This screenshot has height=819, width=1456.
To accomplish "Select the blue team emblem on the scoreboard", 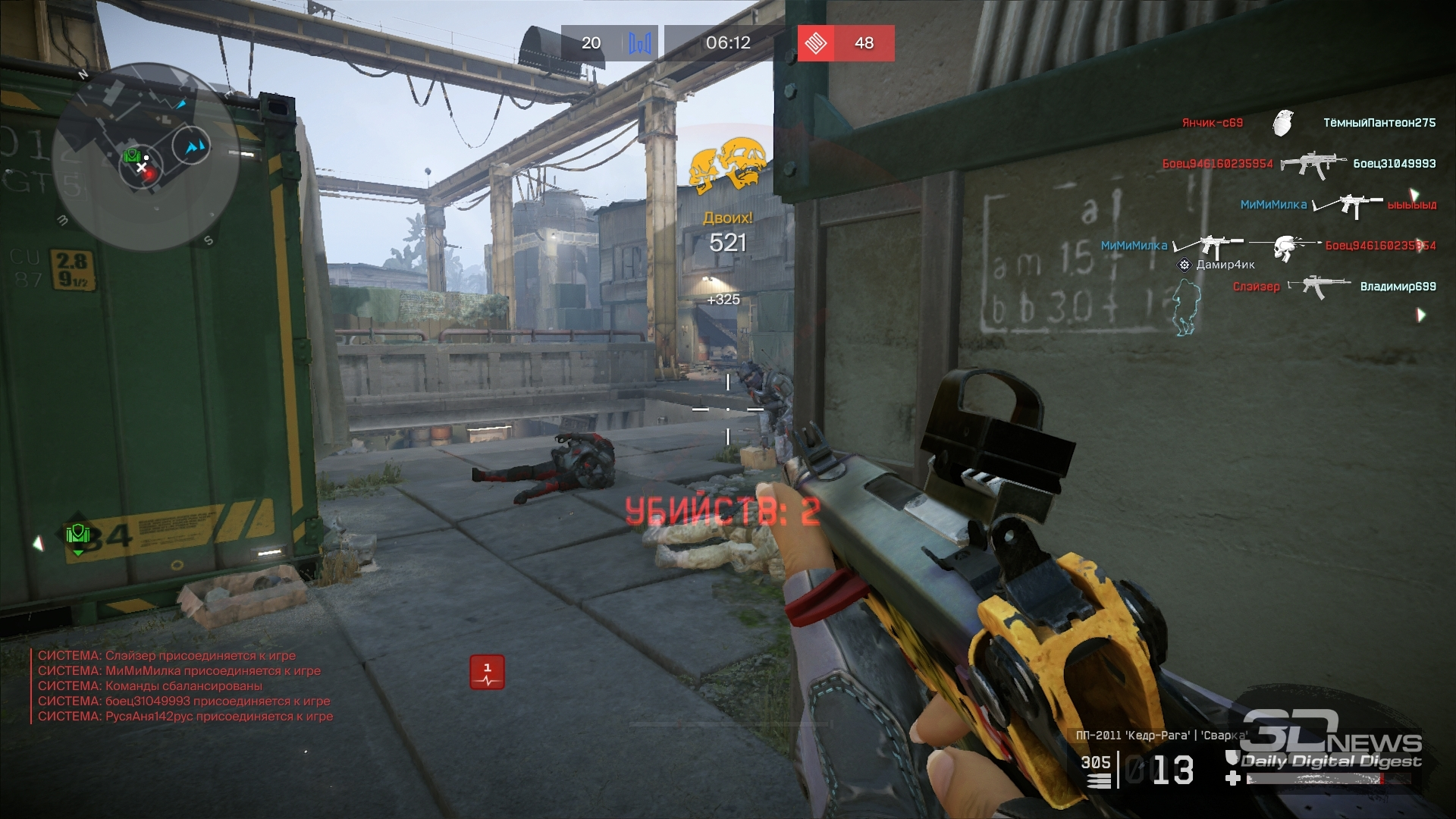I will coord(639,43).
